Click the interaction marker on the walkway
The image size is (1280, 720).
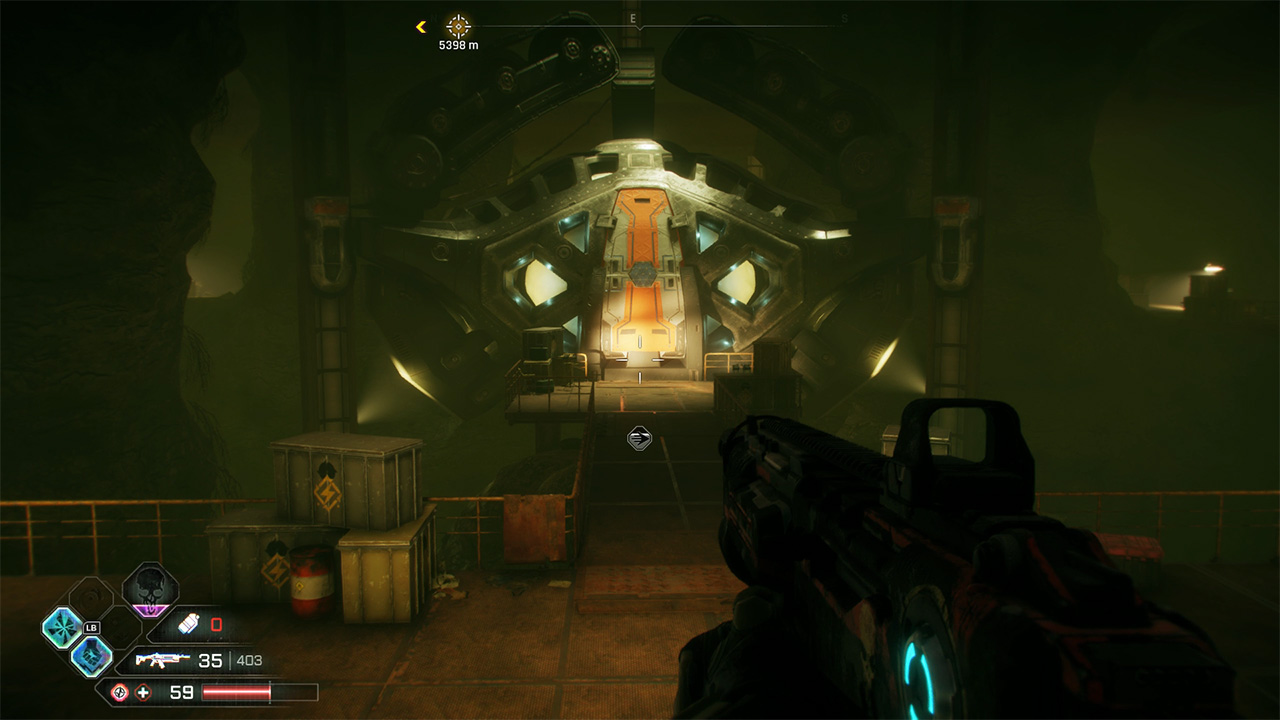[x=639, y=437]
